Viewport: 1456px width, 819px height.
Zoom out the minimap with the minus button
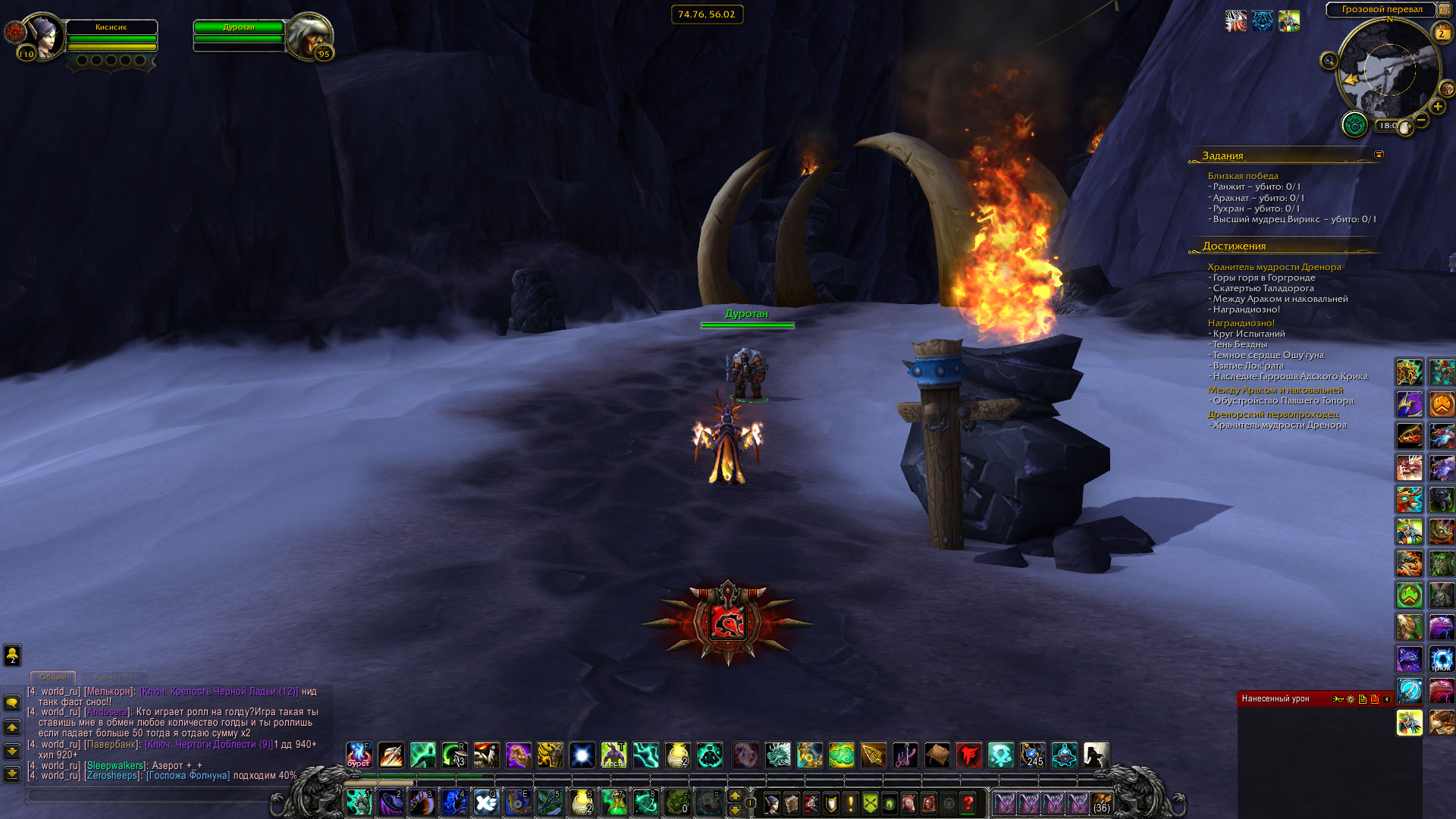tap(1422, 120)
